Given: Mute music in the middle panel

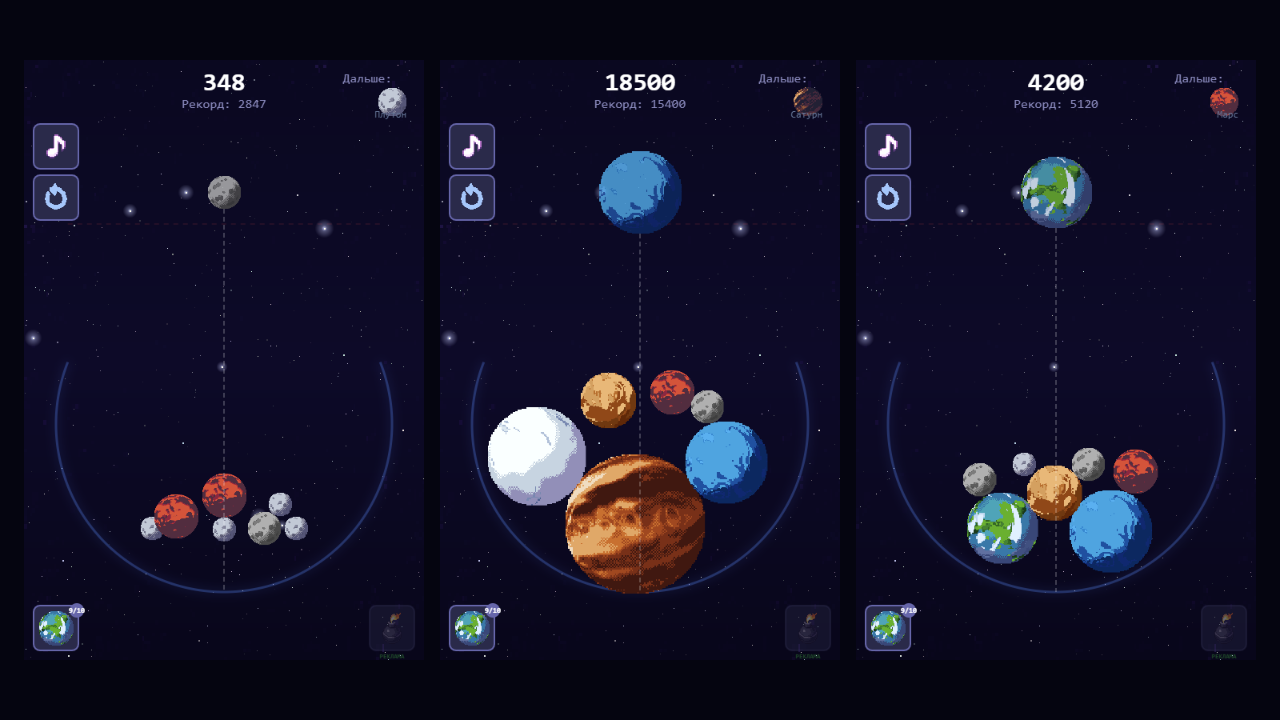Looking at the screenshot, I should click(471, 146).
